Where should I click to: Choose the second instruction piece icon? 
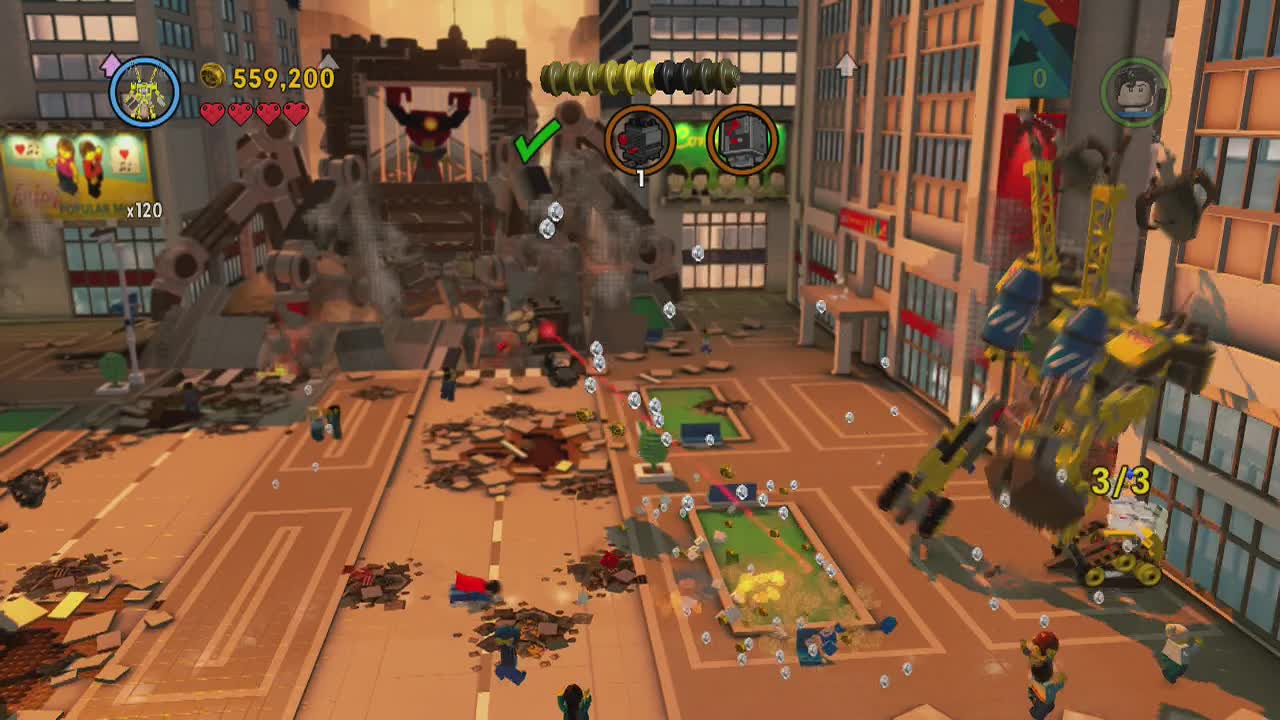(742, 140)
